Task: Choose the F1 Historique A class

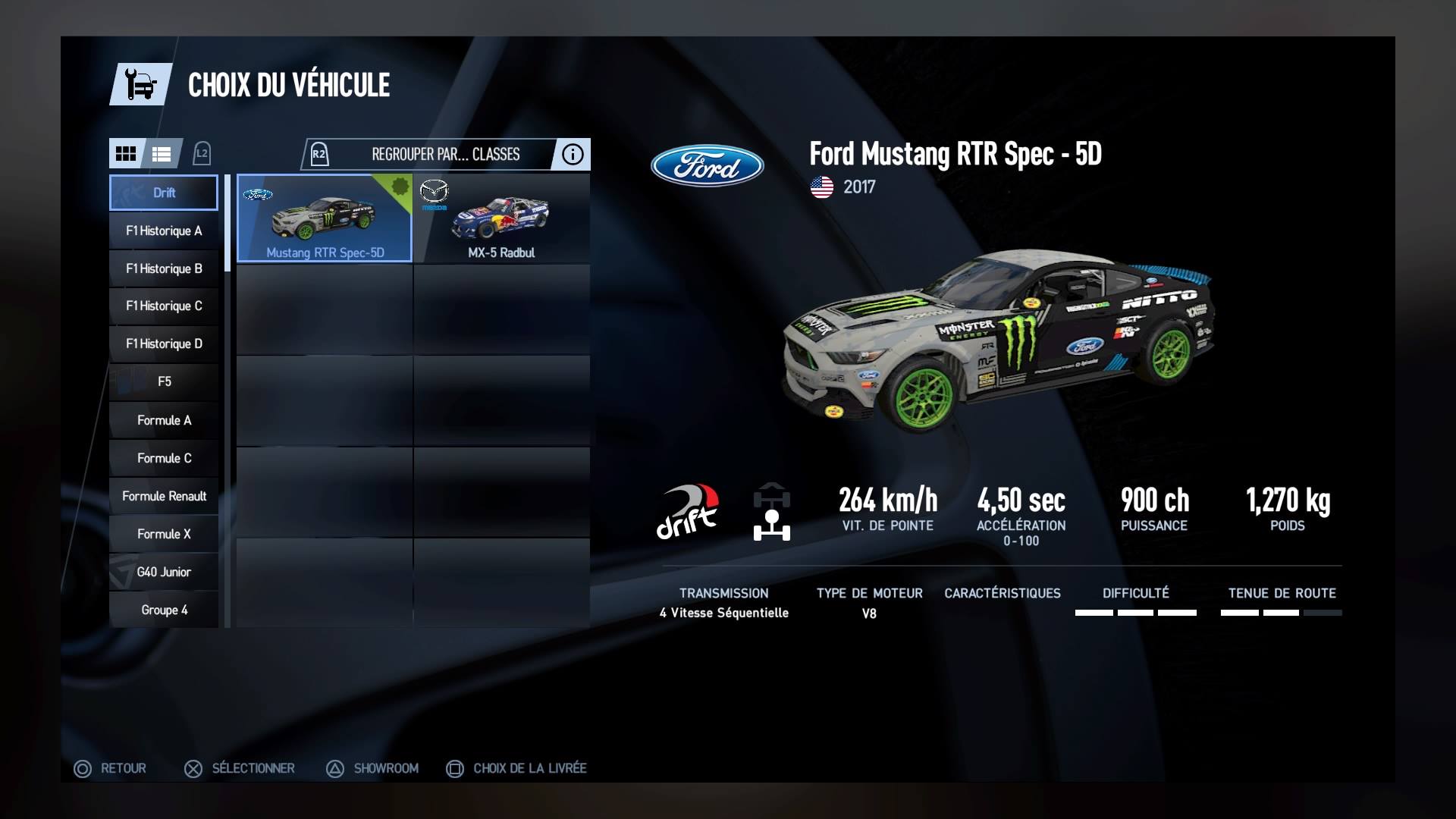Action: [164, 231]
